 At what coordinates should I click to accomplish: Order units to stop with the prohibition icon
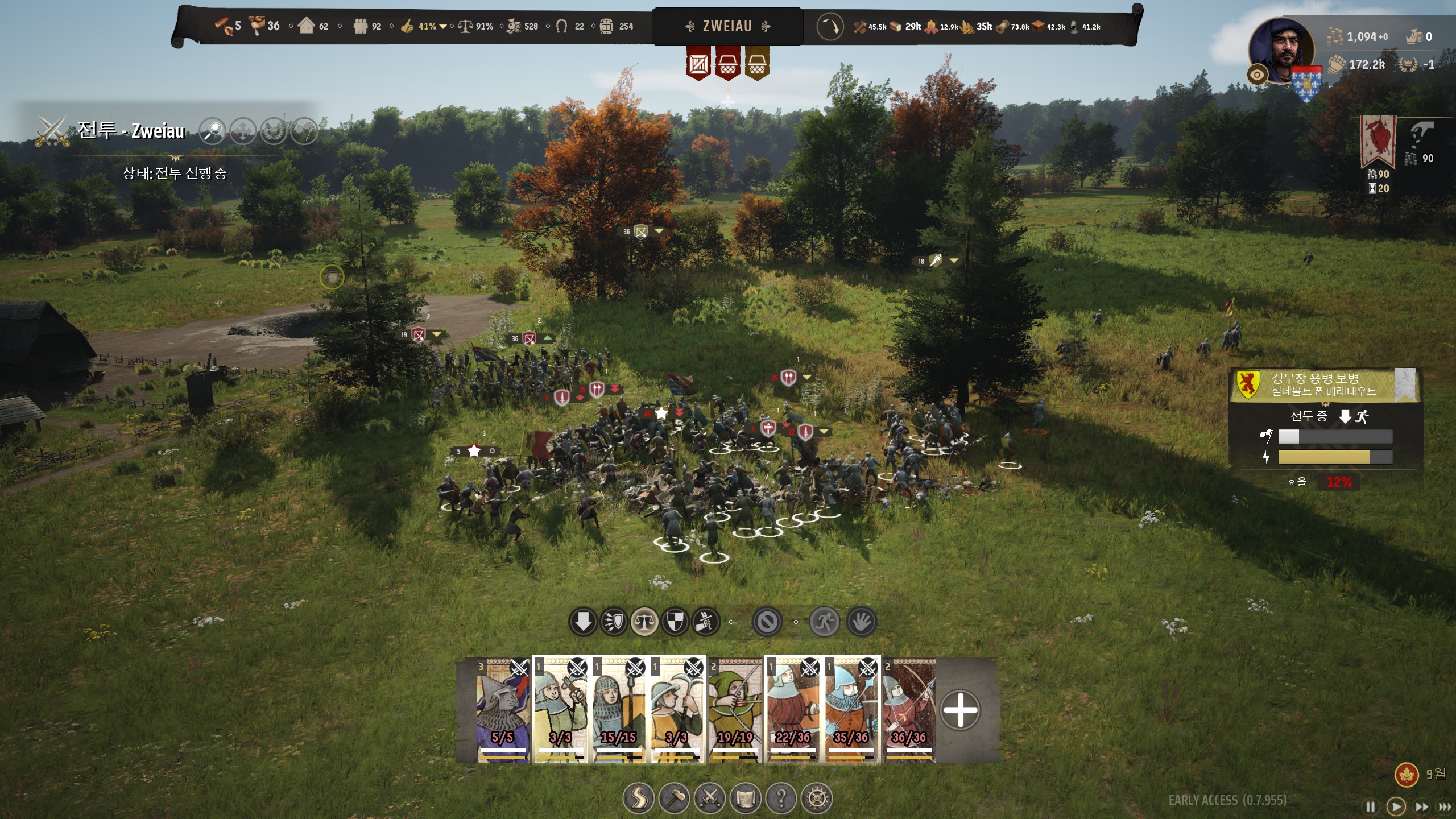click(x=767, y=622)
